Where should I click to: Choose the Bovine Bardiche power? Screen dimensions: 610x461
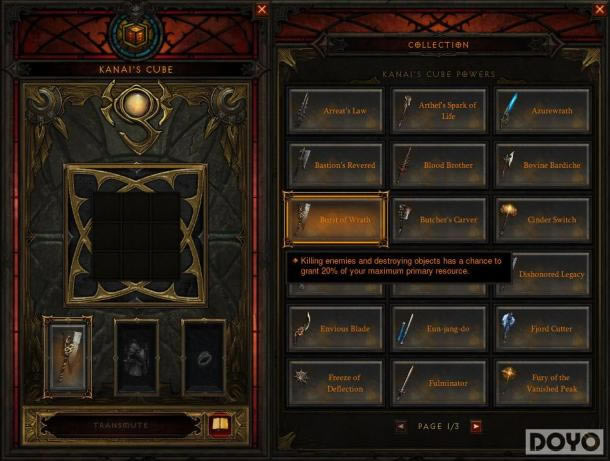[542, 164]
